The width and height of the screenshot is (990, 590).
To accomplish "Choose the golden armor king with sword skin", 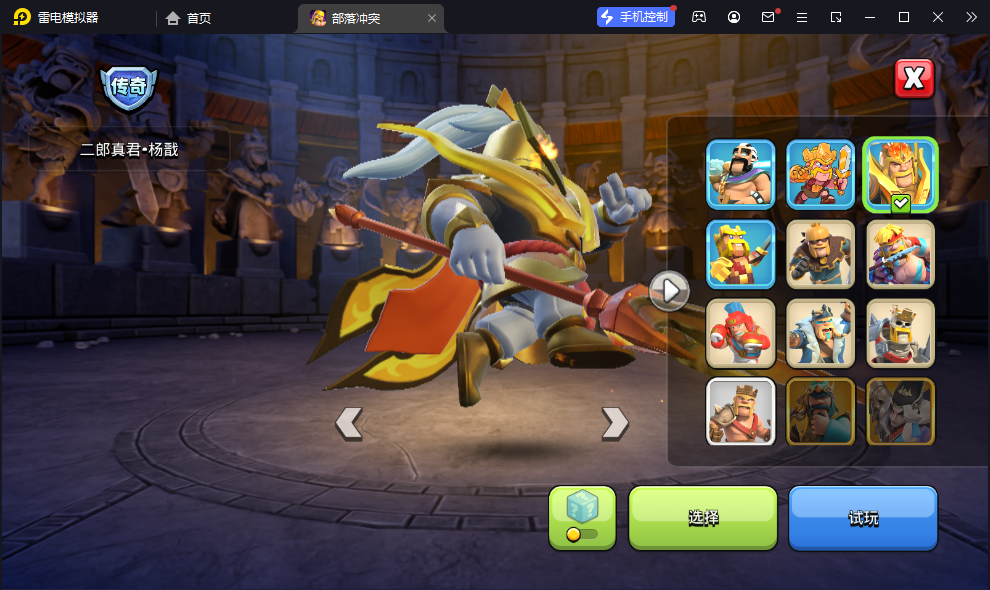I will [x=820, y=173].
